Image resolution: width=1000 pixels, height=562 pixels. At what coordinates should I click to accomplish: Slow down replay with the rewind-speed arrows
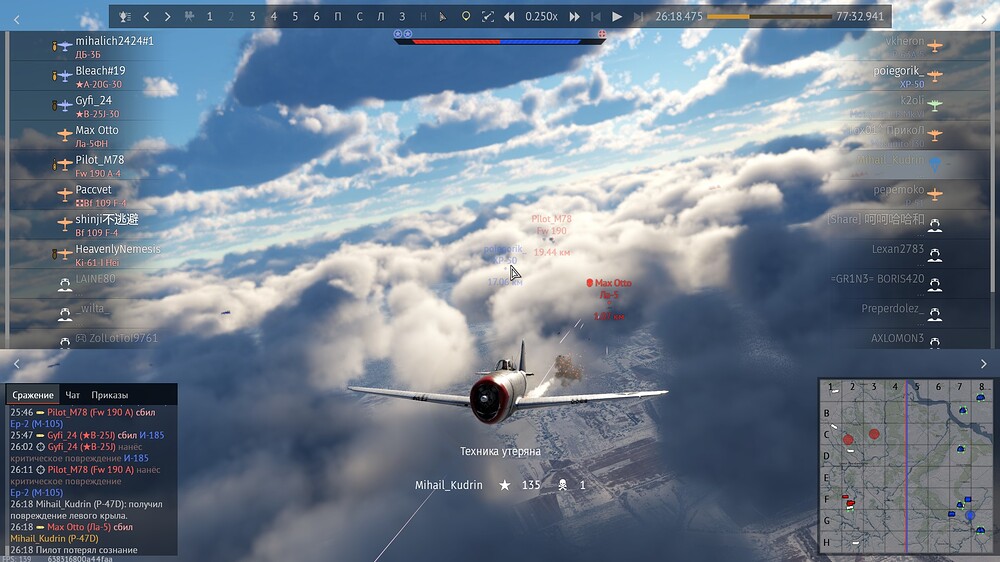(509, 17)
